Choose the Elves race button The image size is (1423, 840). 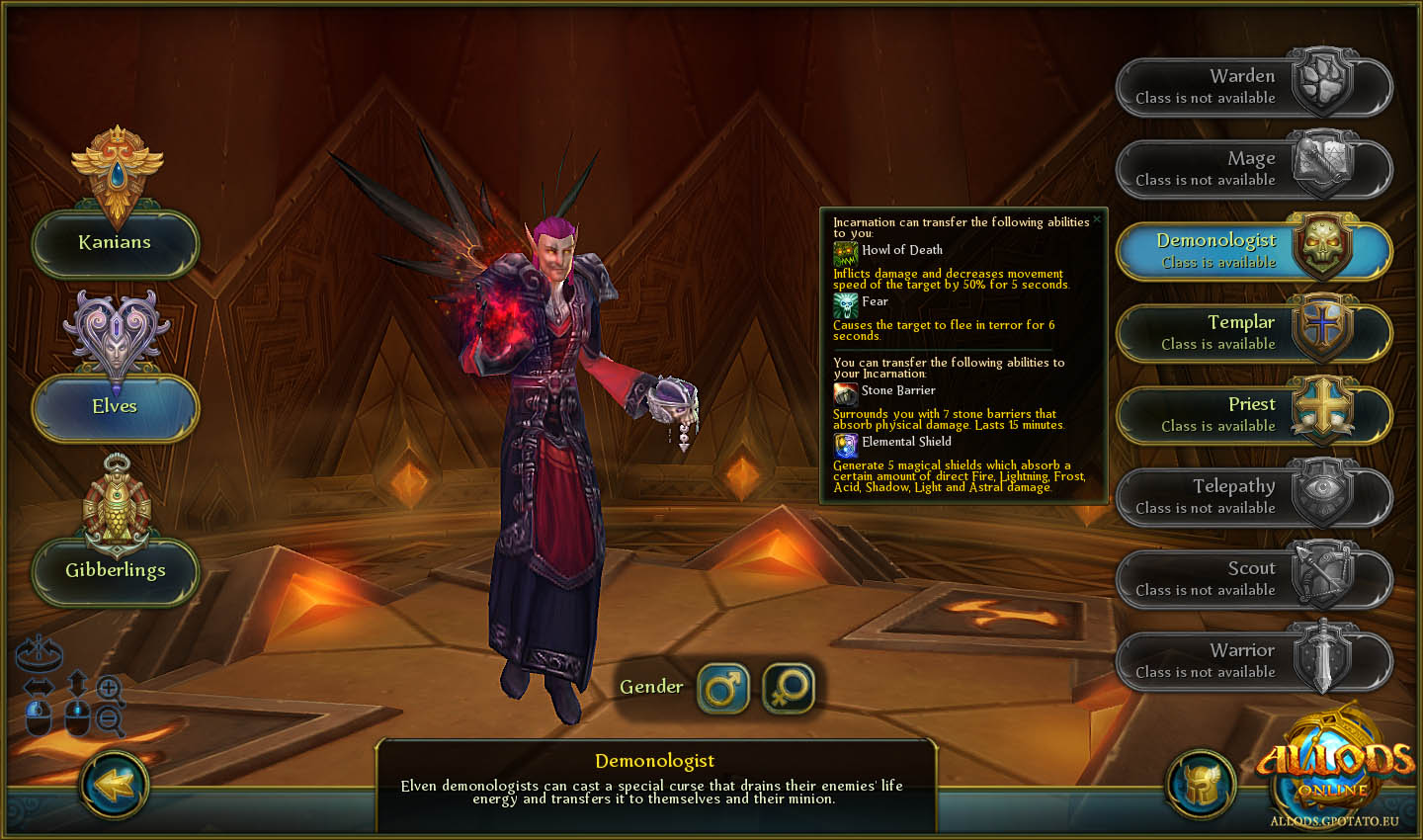point(115,407)
